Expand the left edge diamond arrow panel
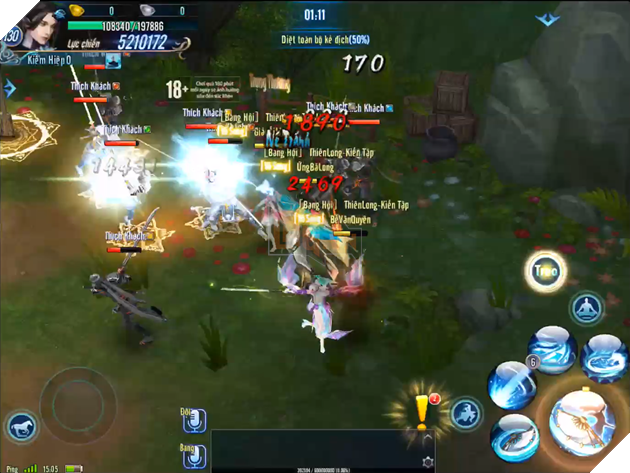Viewport: 630px width, 473px height. (9, 88)
